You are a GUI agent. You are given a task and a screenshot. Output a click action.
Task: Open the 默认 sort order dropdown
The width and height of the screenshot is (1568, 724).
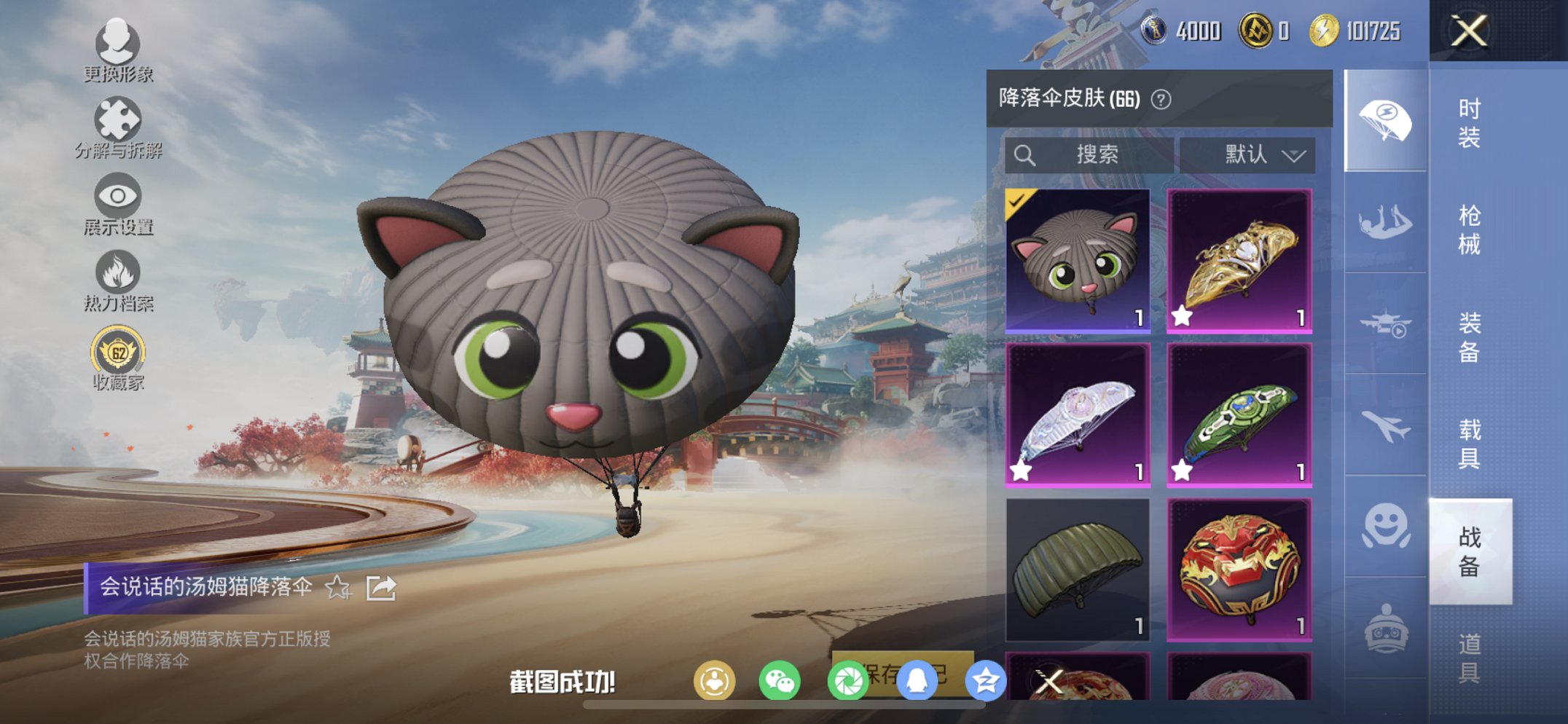[x=1255, y=154]
